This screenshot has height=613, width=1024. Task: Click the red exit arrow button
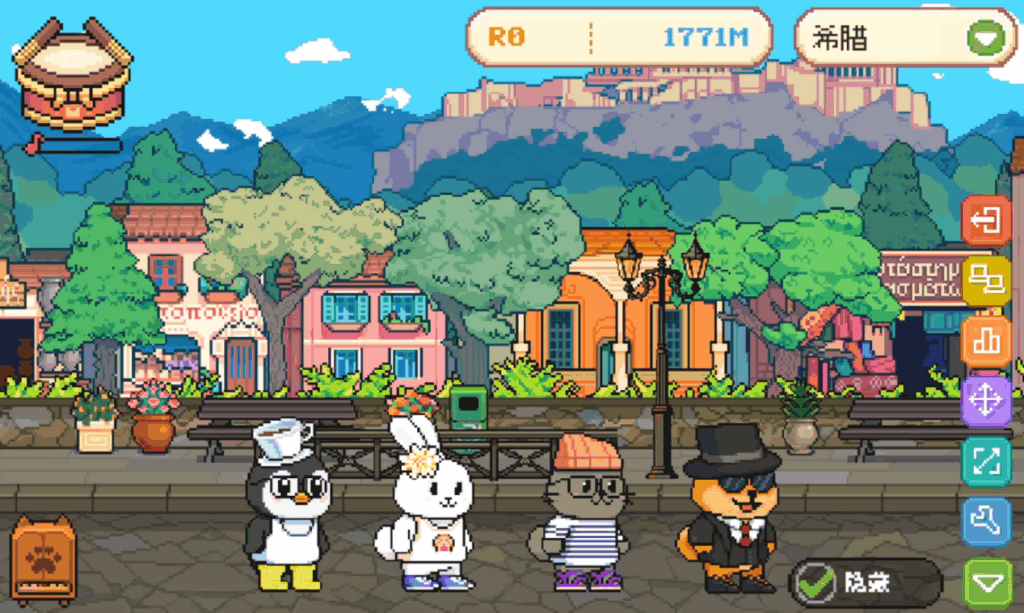(x=986, y=221)
